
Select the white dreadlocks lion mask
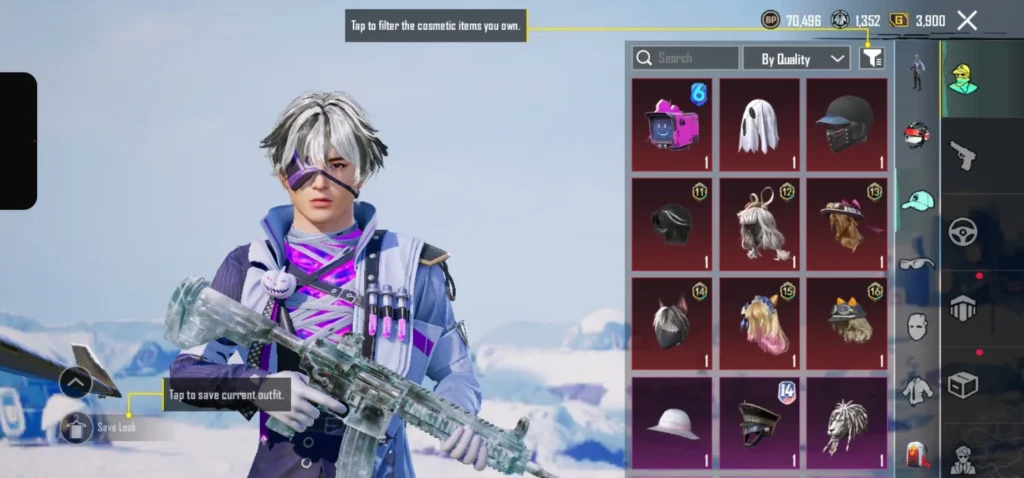(847, 422)
